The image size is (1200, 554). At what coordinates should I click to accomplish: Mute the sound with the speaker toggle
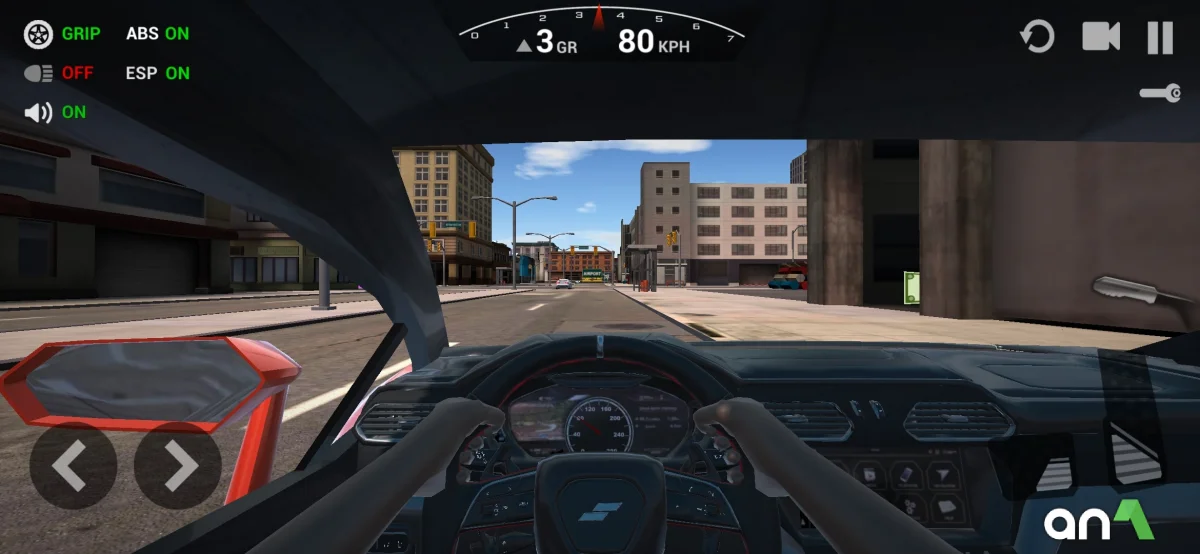[x=55, y=112]
